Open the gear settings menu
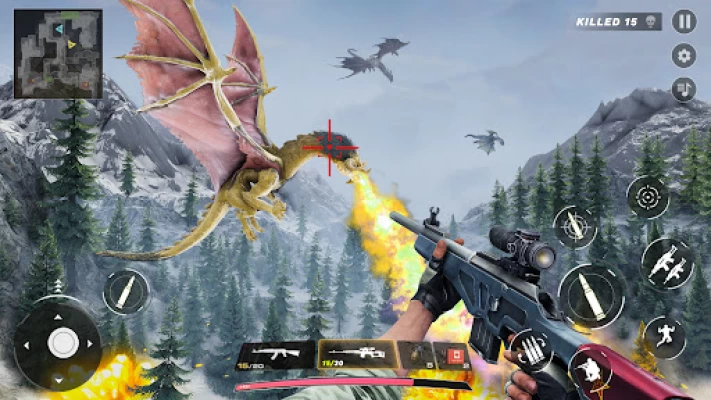Viewport: 711px width, 400px height. pyautogui.click(x=684, y=56)
